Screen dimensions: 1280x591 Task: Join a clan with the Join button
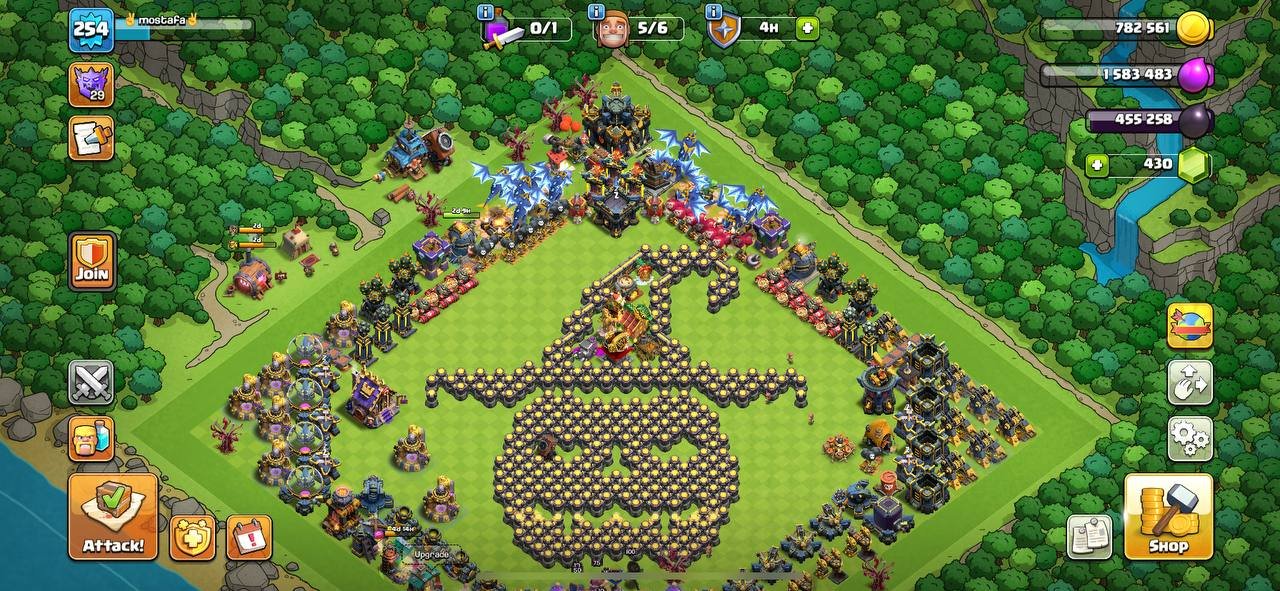(x=92, y=262)
